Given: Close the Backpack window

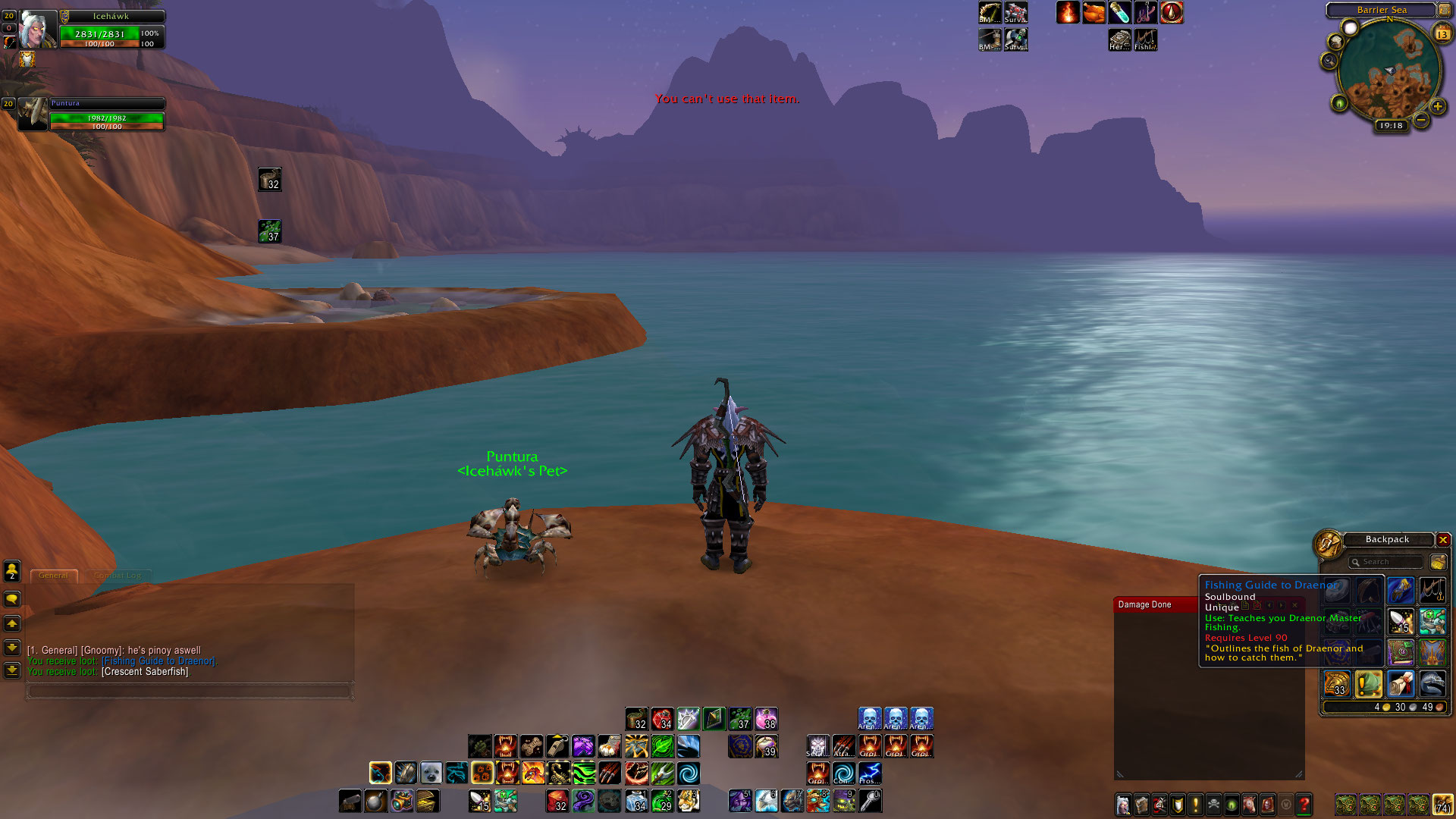Looking at the screenshot, I should coord(1443,540).
